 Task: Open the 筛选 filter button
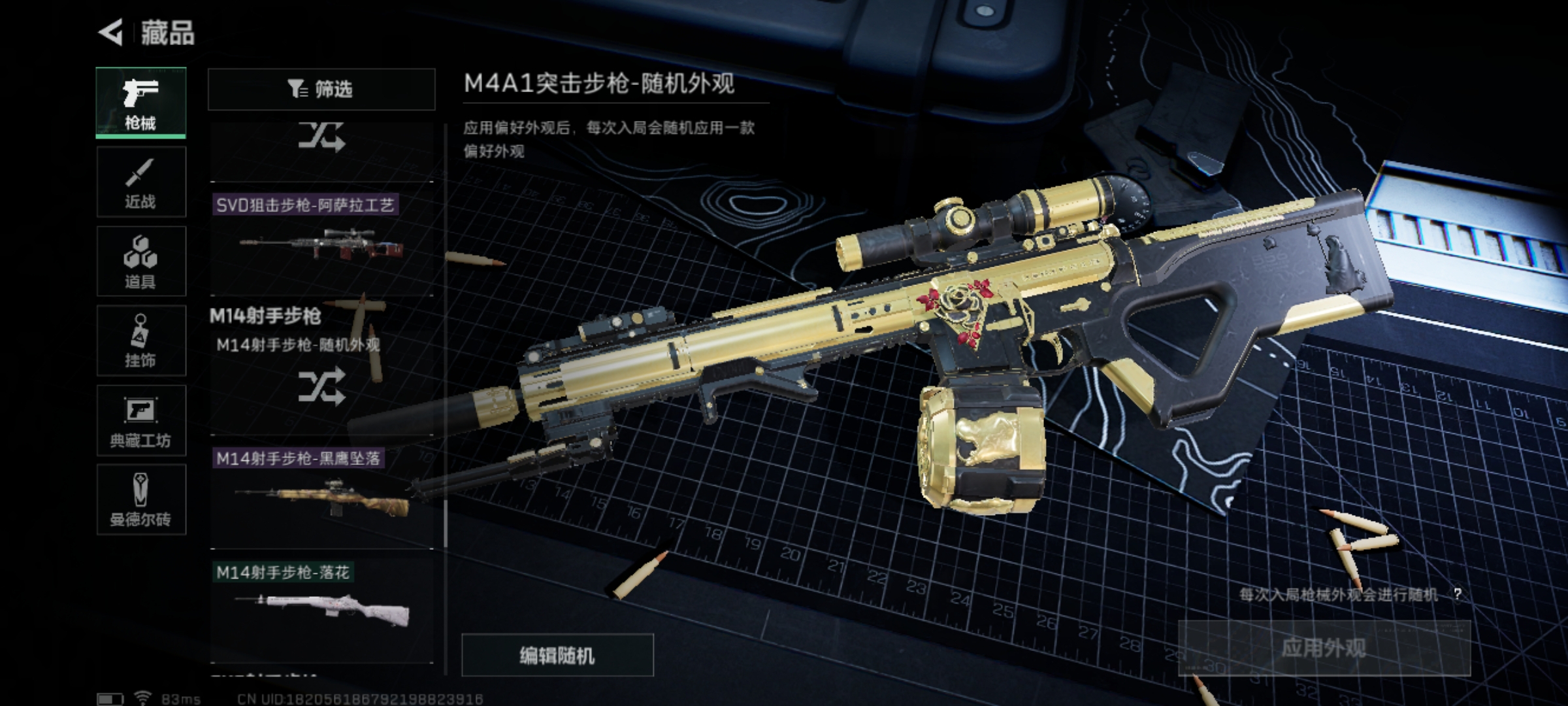coord(321,89)
